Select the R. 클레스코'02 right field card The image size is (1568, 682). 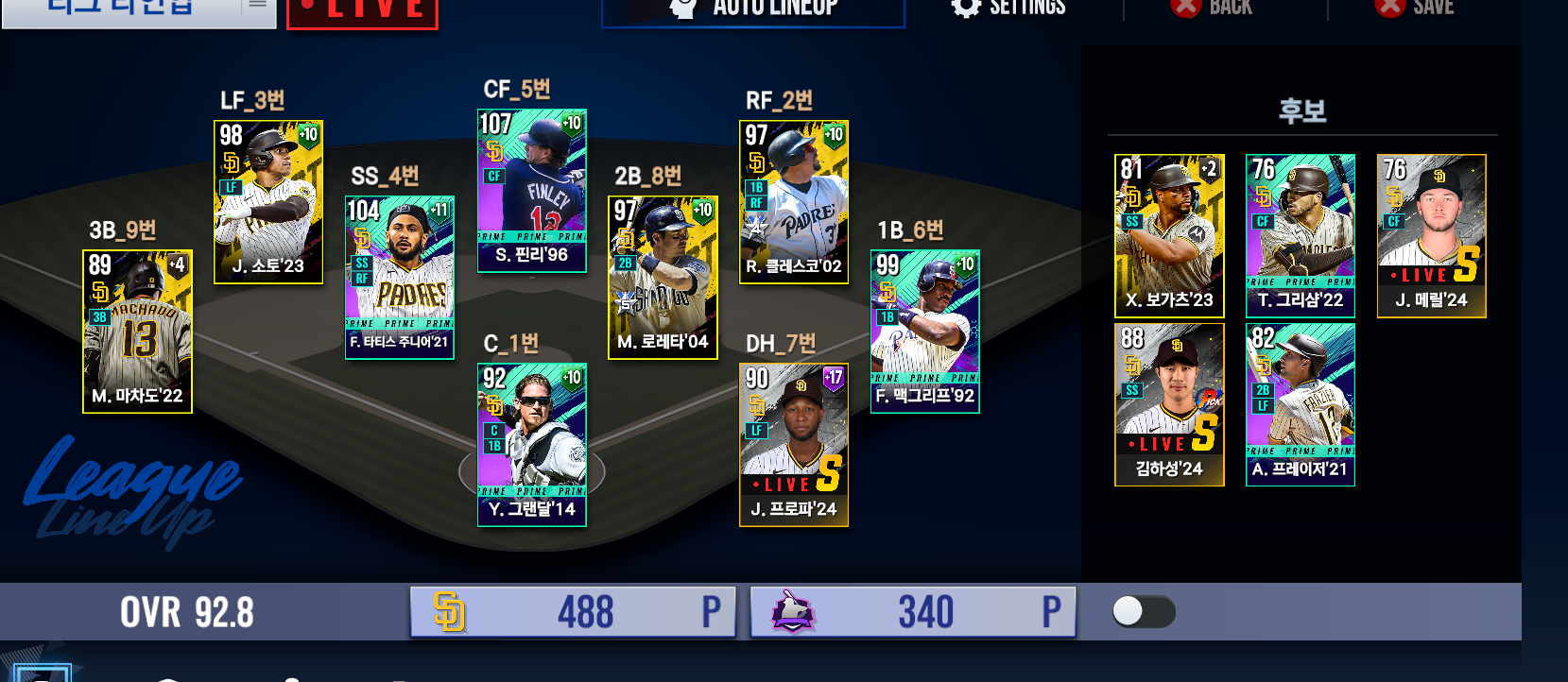click(794, 201)
